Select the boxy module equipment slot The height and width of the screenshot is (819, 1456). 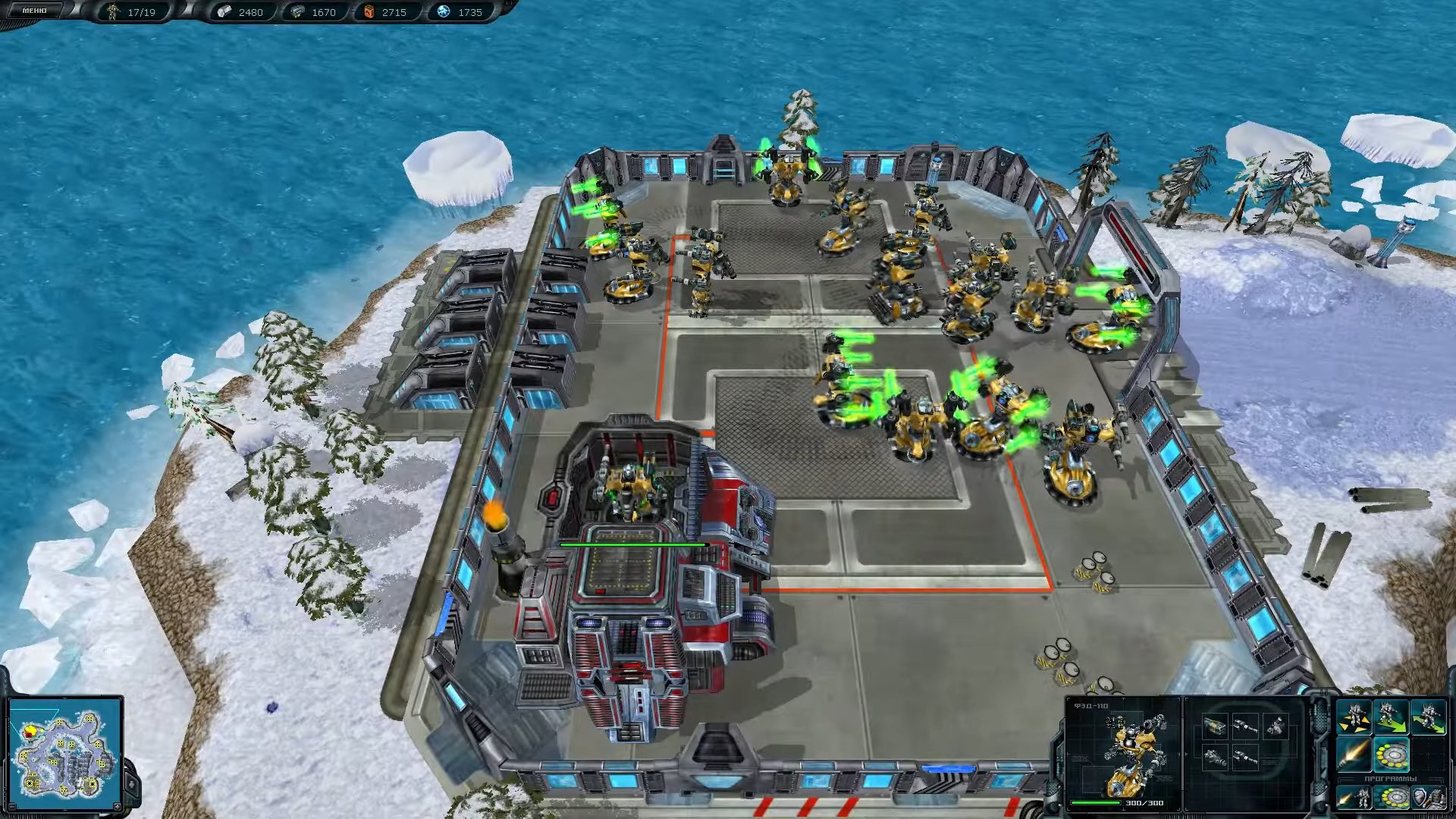tap(1215, 726)
